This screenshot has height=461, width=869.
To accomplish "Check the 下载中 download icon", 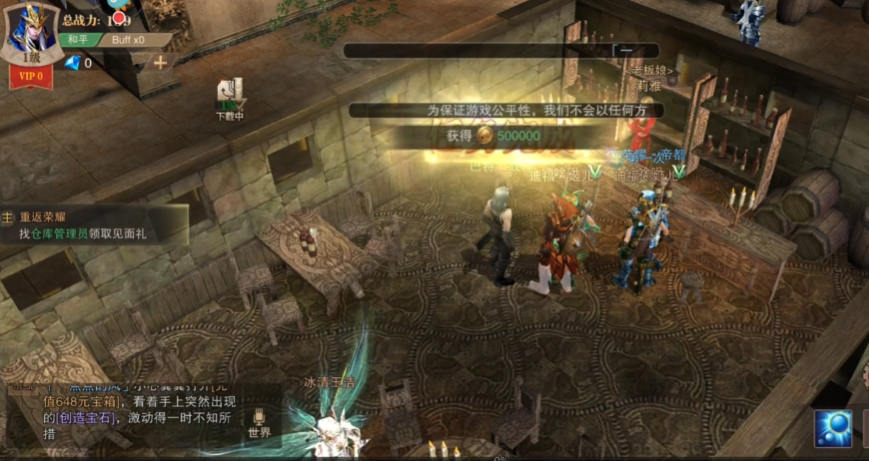I will coord(230,98).
